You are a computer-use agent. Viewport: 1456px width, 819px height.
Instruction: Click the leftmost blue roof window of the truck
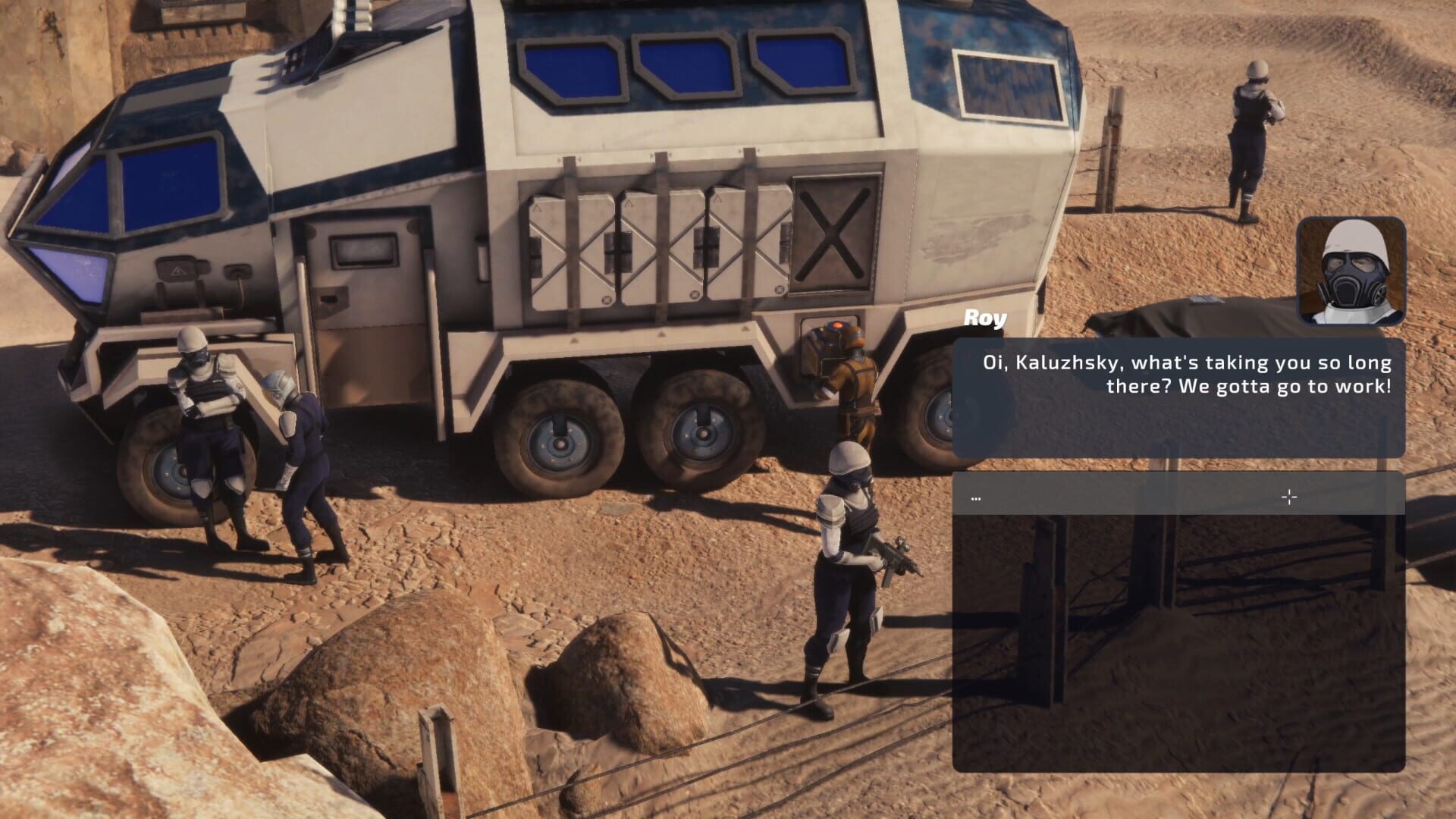(573, 68)
